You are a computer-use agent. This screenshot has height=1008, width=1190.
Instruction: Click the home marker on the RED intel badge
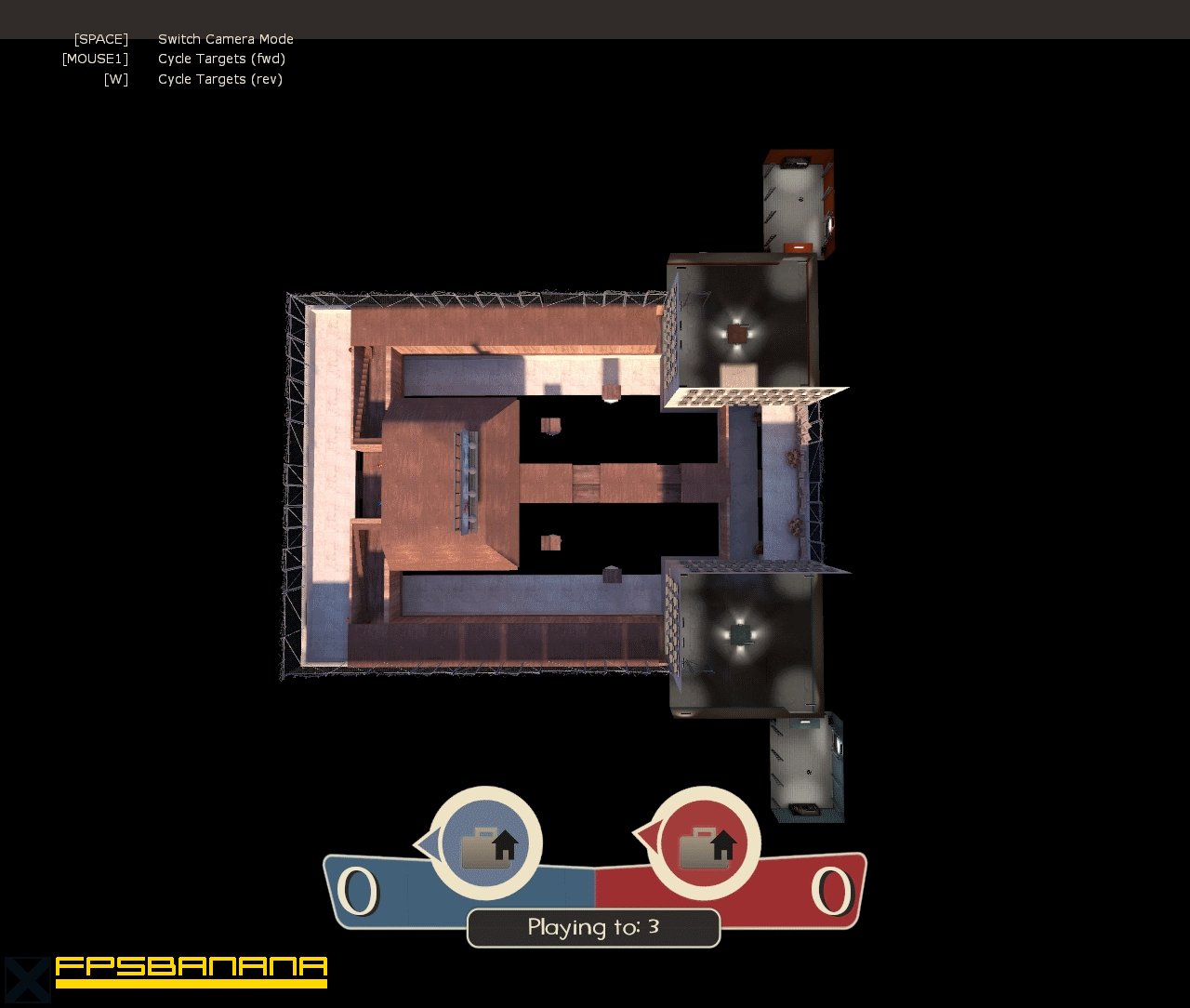tap(725, 846)
